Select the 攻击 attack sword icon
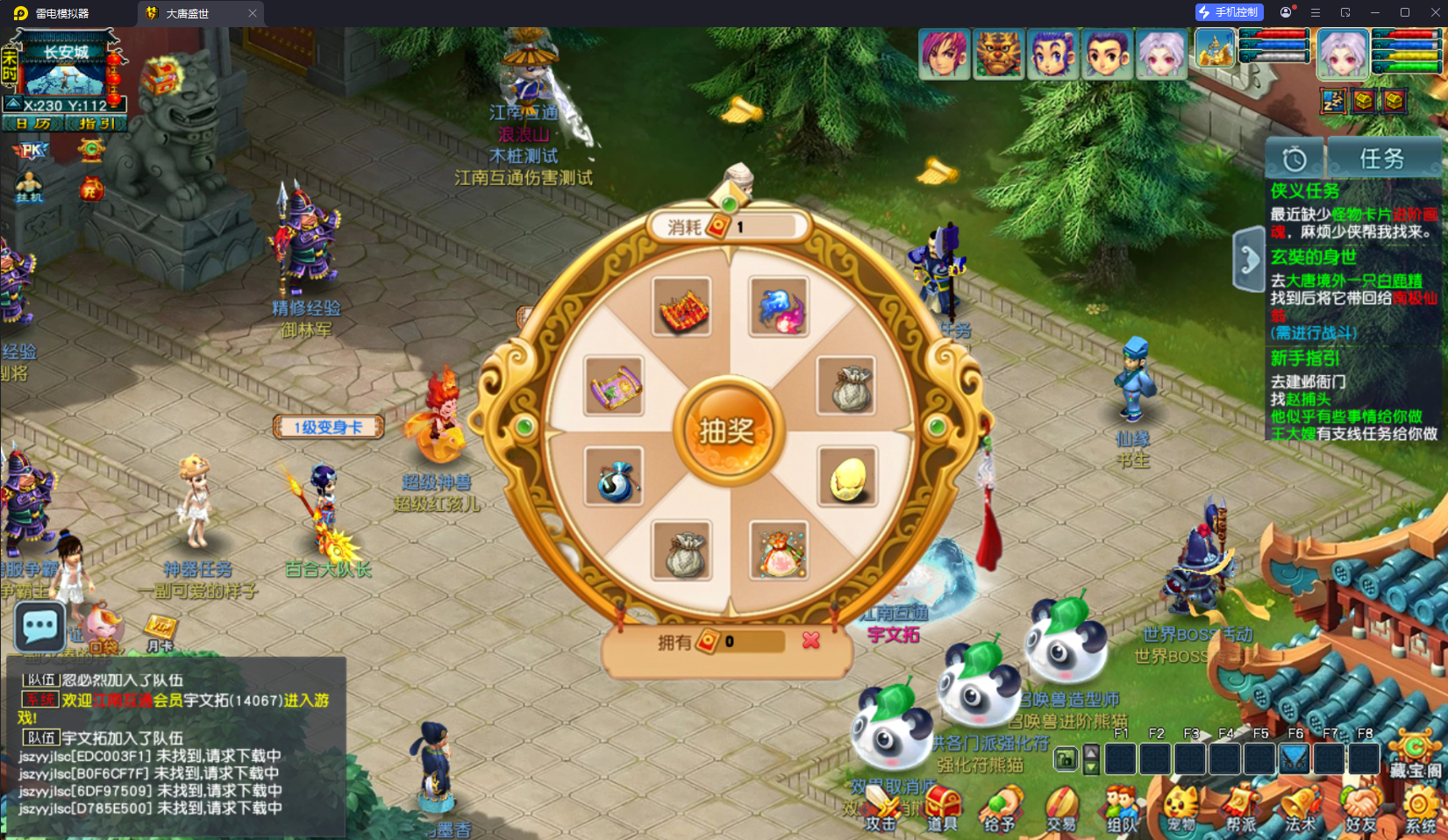This screenshot has width=1448, height=840. click(881, 807)
